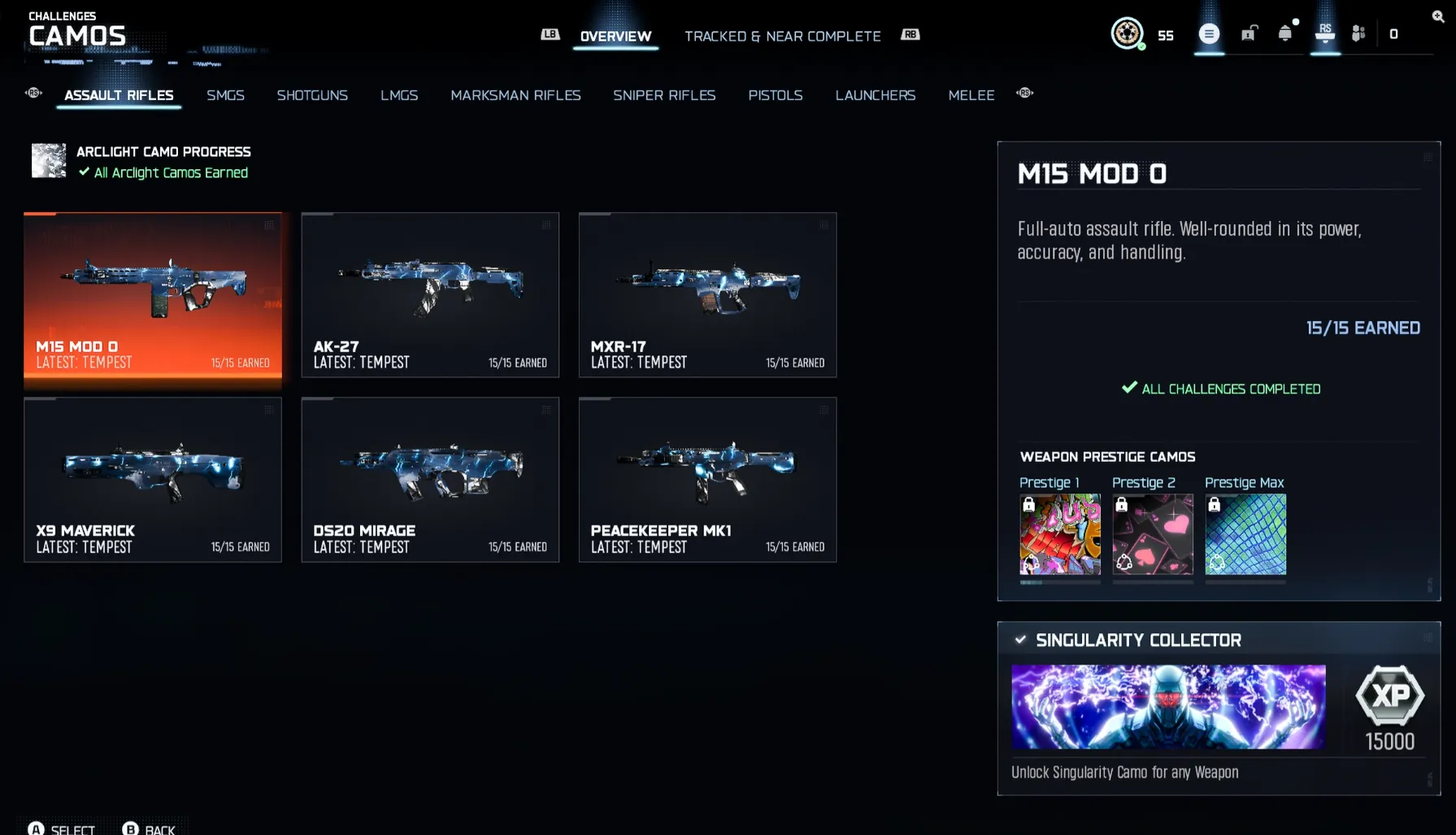Click the RB bumper icon after Tracked & Near Complete
This screenshot has height=835, width=1456.
pyautogui.click(x=911, y=35)
